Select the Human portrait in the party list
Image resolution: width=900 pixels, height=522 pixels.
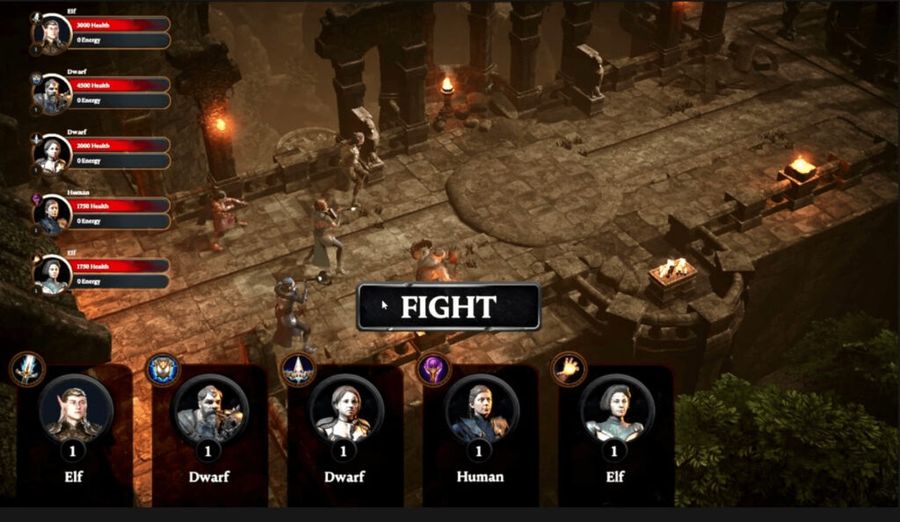tap(52, 213)
